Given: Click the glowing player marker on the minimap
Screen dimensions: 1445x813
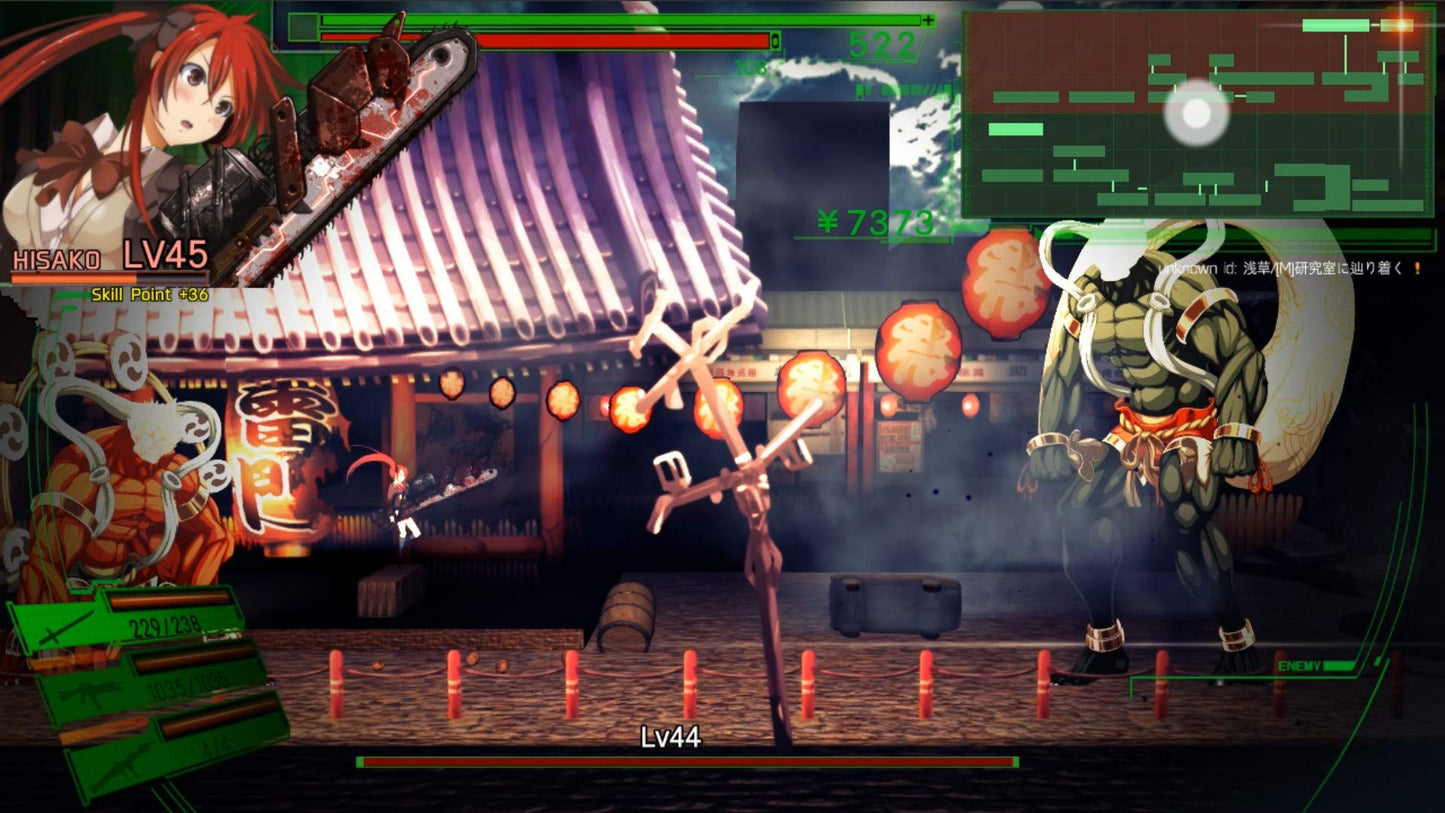Looking at the screenshot, I should point(1196,116).
